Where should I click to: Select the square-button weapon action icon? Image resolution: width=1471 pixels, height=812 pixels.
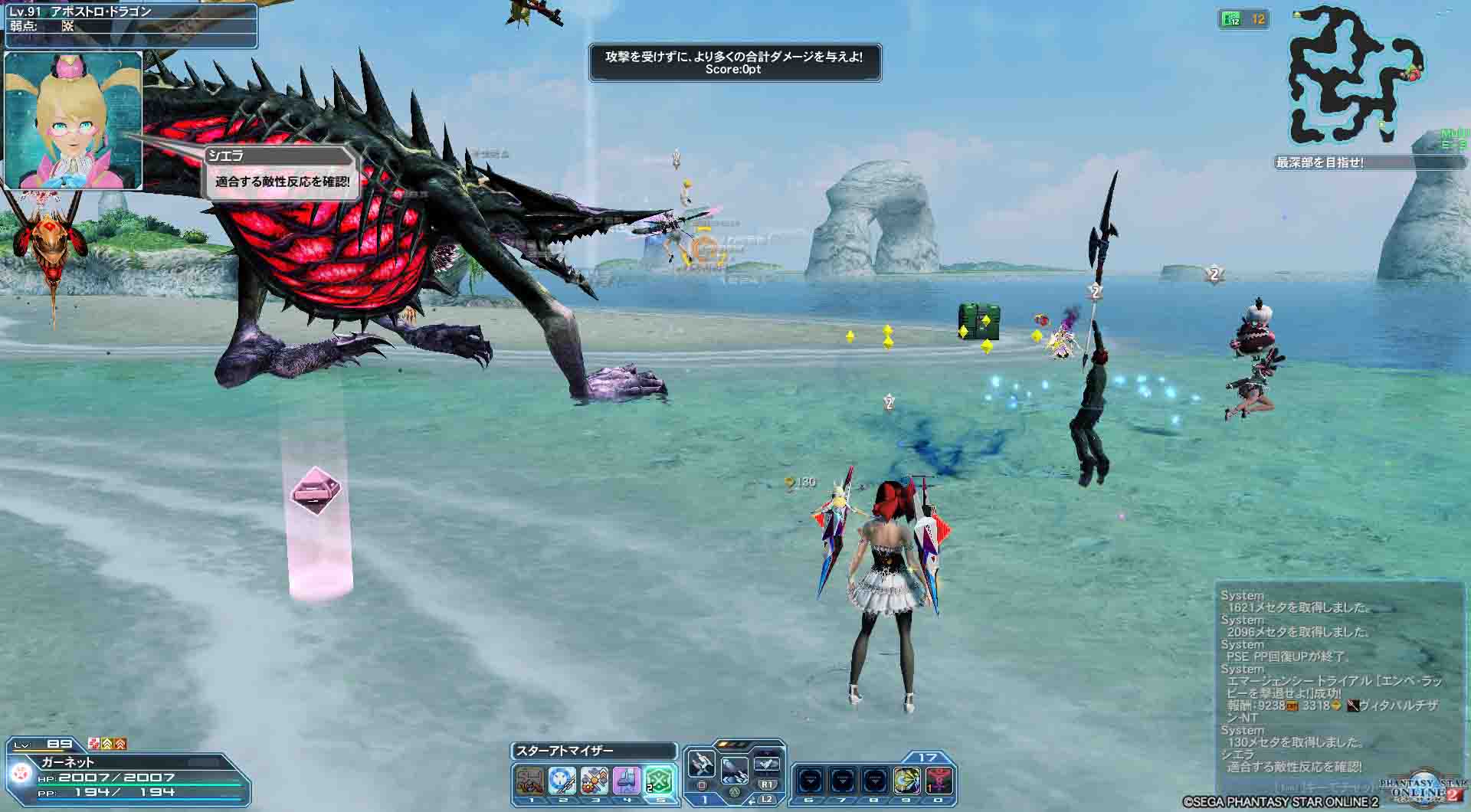click(x=701, y=765)
